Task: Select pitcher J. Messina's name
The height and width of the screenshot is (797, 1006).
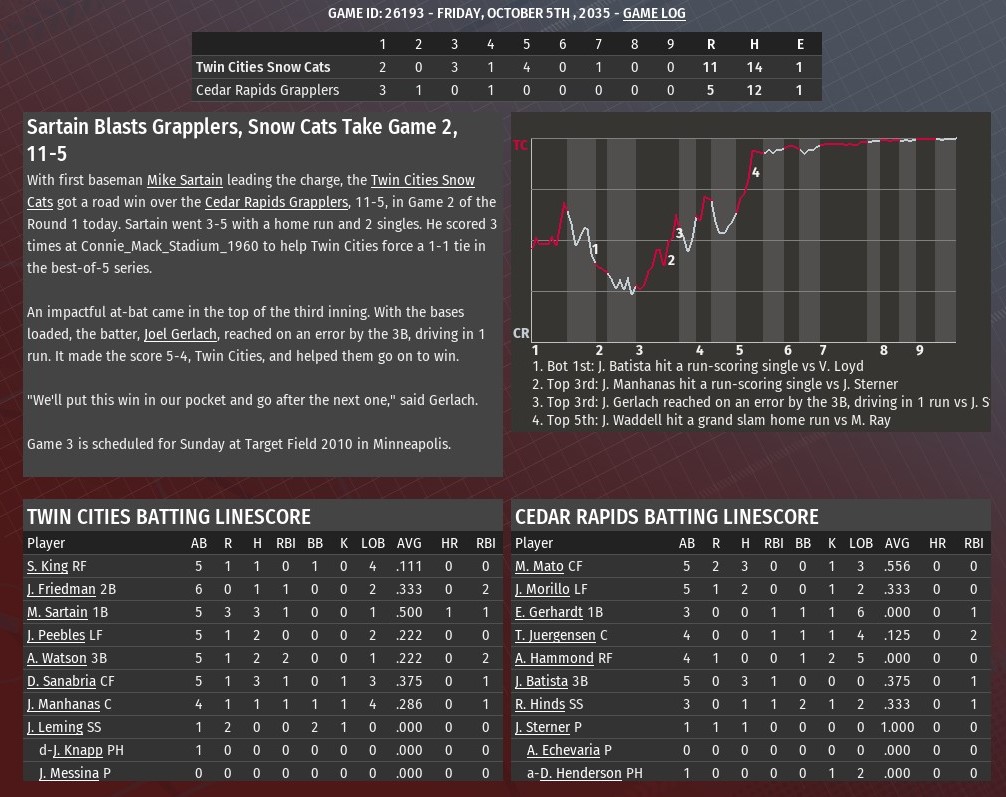Action: point(69,773)
